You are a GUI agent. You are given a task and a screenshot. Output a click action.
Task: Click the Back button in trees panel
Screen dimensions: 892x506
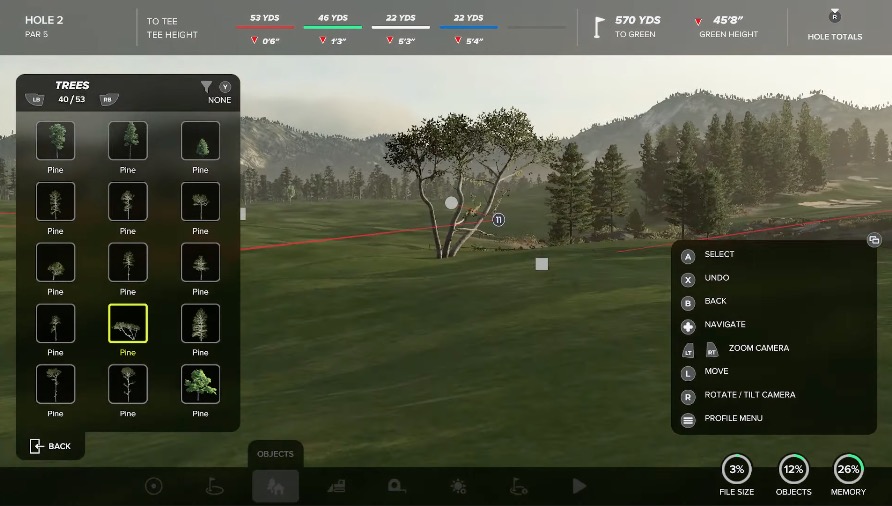pyautogui.click(x=51, y=446)
